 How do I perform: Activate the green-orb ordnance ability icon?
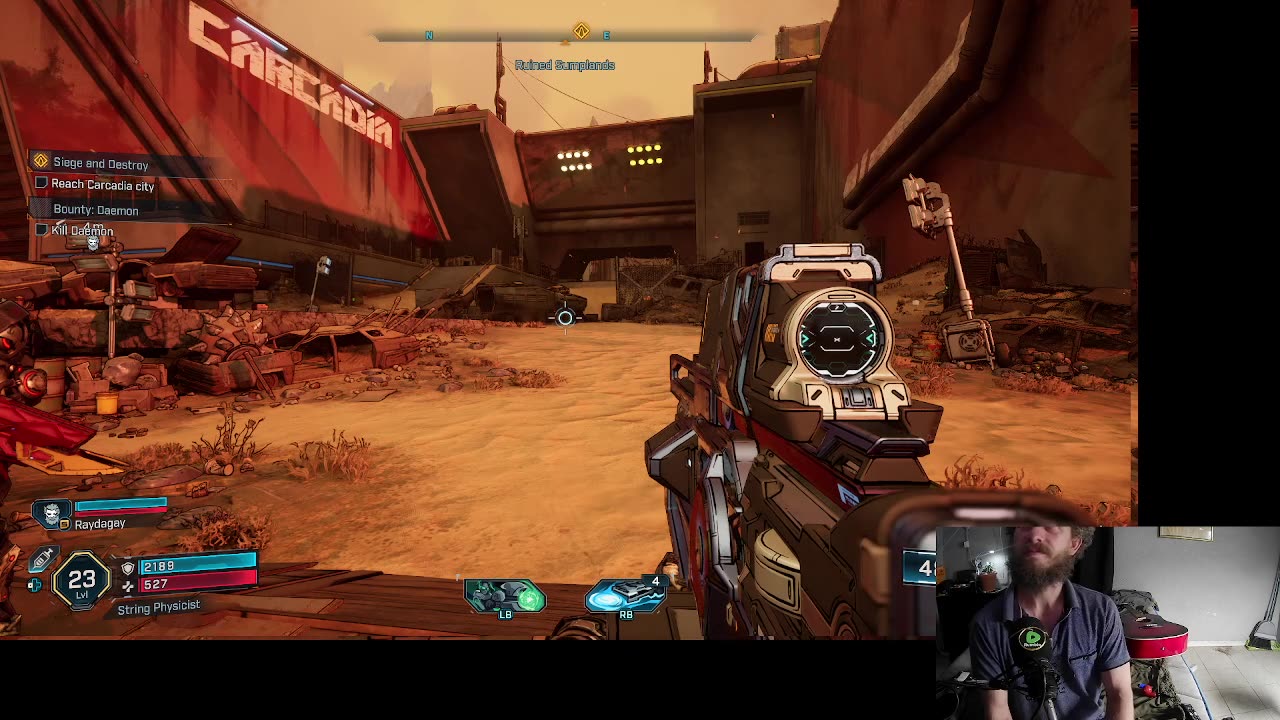[505, 597]
